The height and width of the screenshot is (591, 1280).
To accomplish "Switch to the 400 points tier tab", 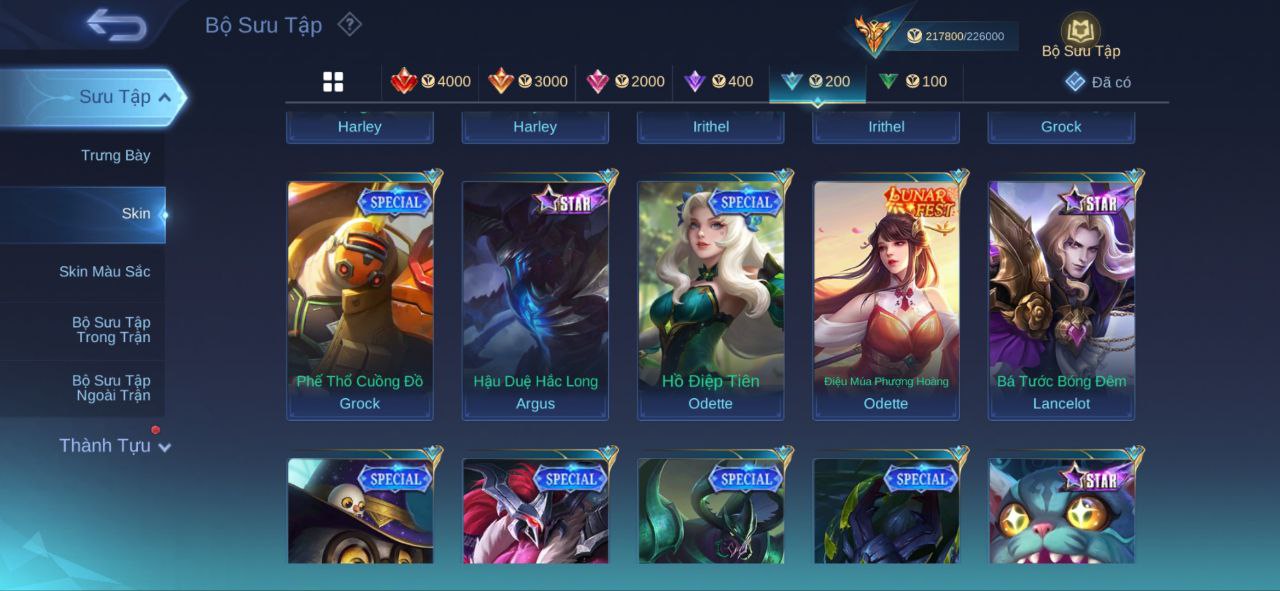I will pyautogui.click(x=719, y=82).
